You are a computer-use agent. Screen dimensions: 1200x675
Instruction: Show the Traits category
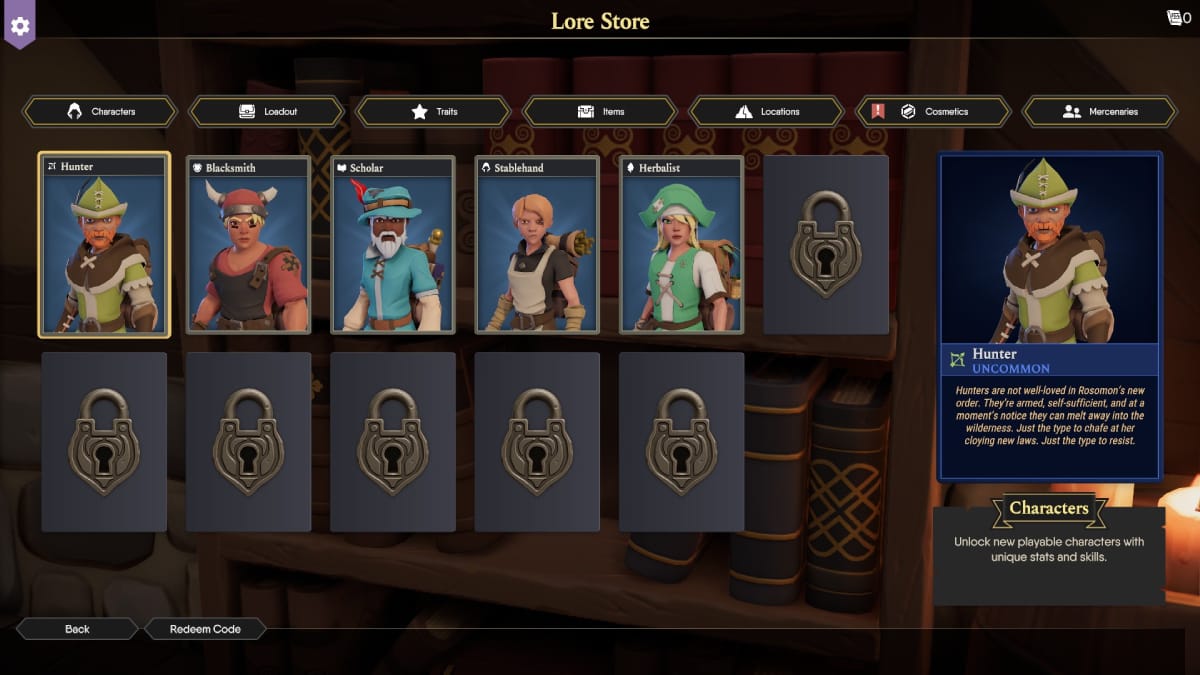[434, 112]
